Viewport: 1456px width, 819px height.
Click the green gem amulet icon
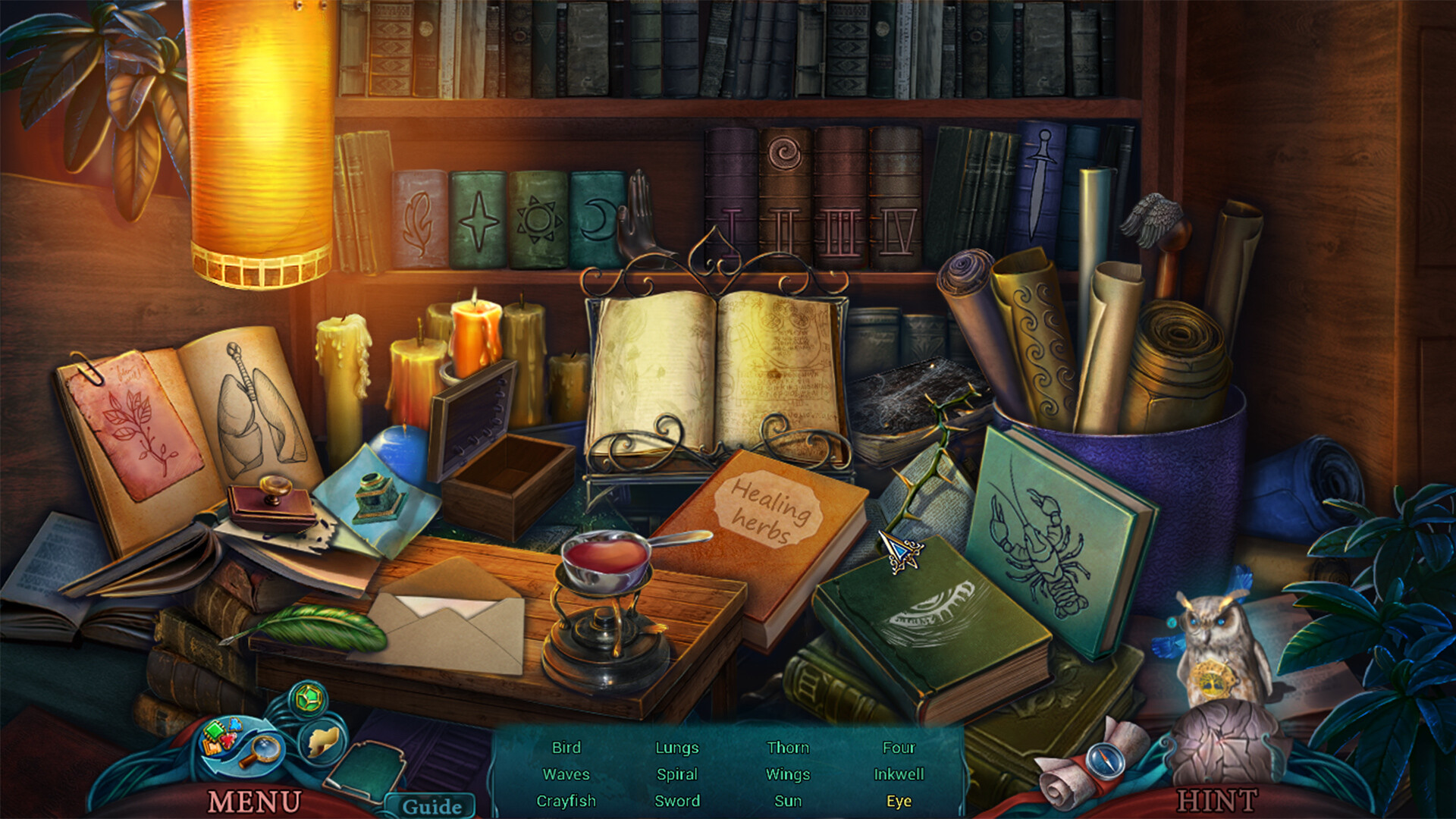309,699
